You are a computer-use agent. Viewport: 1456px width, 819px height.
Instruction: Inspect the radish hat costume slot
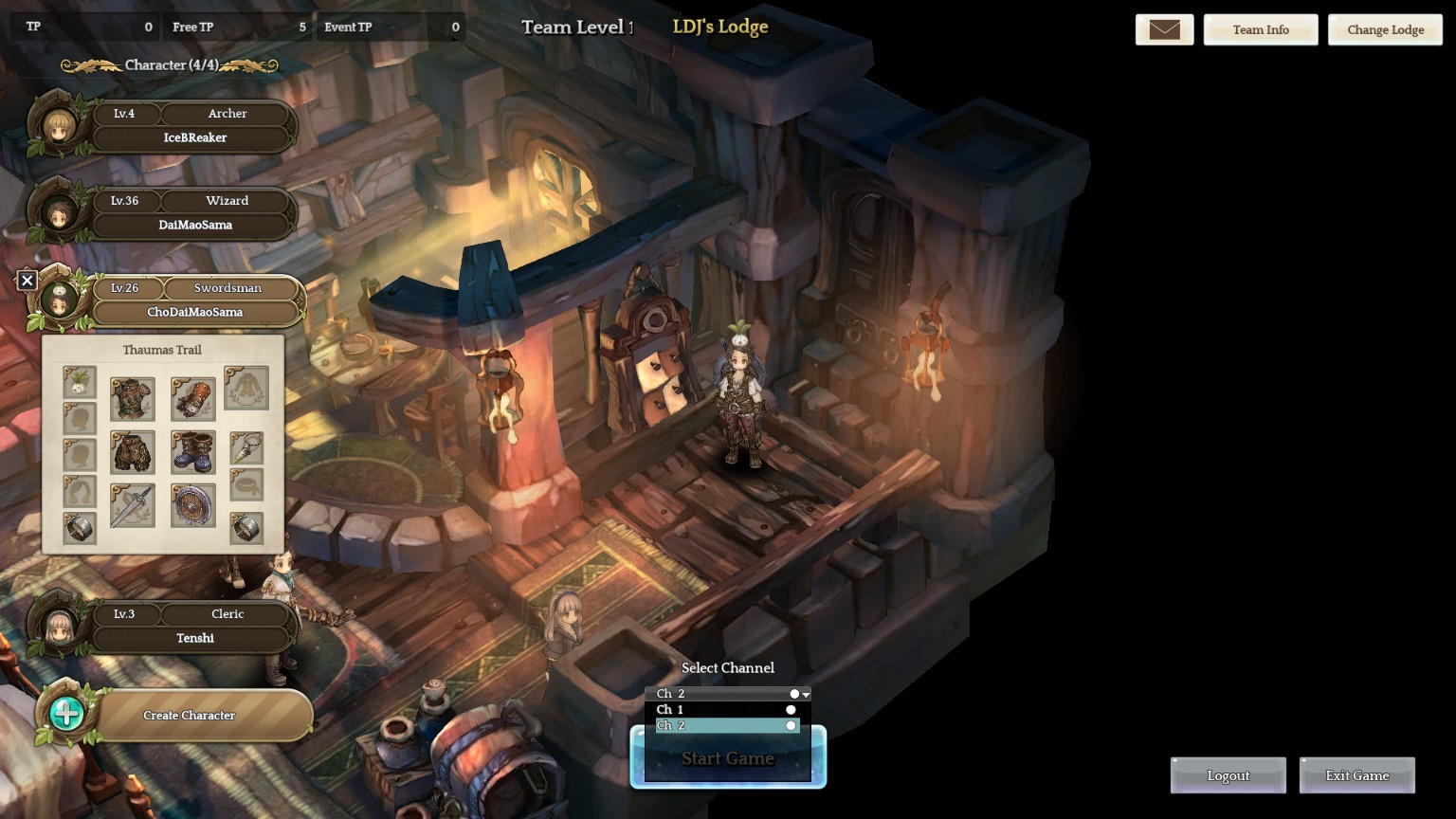[80, 382]
